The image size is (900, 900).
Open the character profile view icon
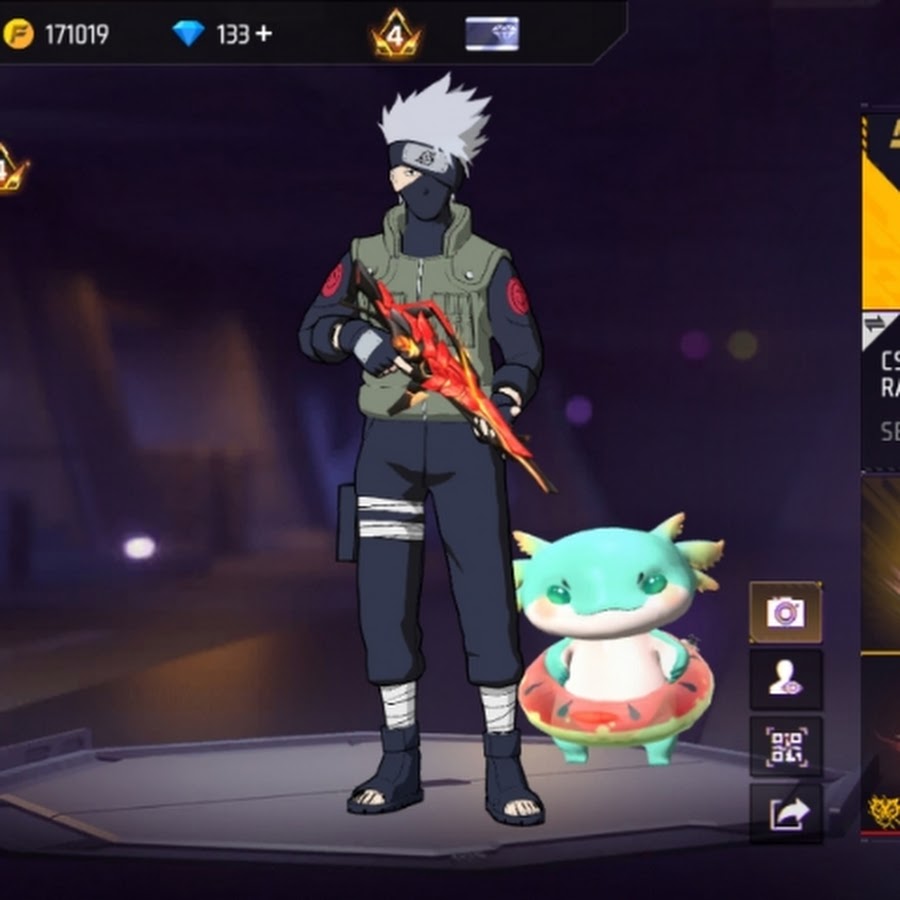tap(785, 680)
